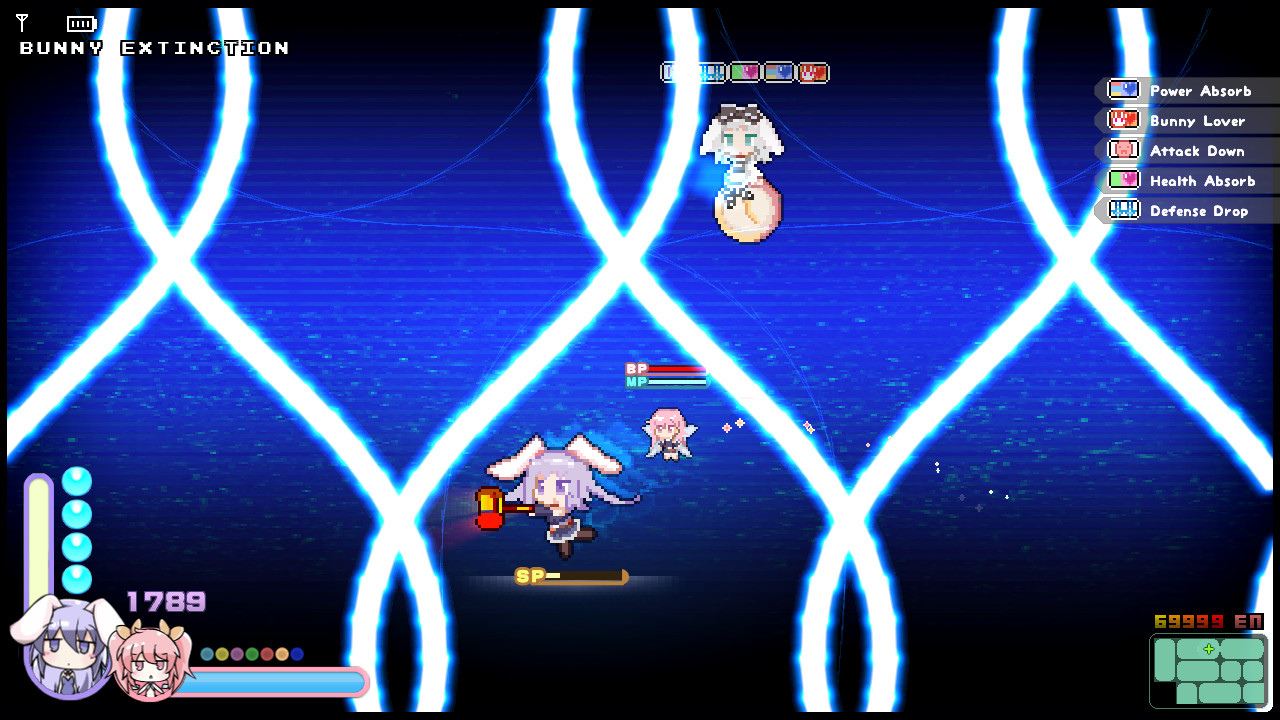1280x720 pixels.
Task: Click the green-pink heart buff icon above boss
Action: tap(745, 72)
